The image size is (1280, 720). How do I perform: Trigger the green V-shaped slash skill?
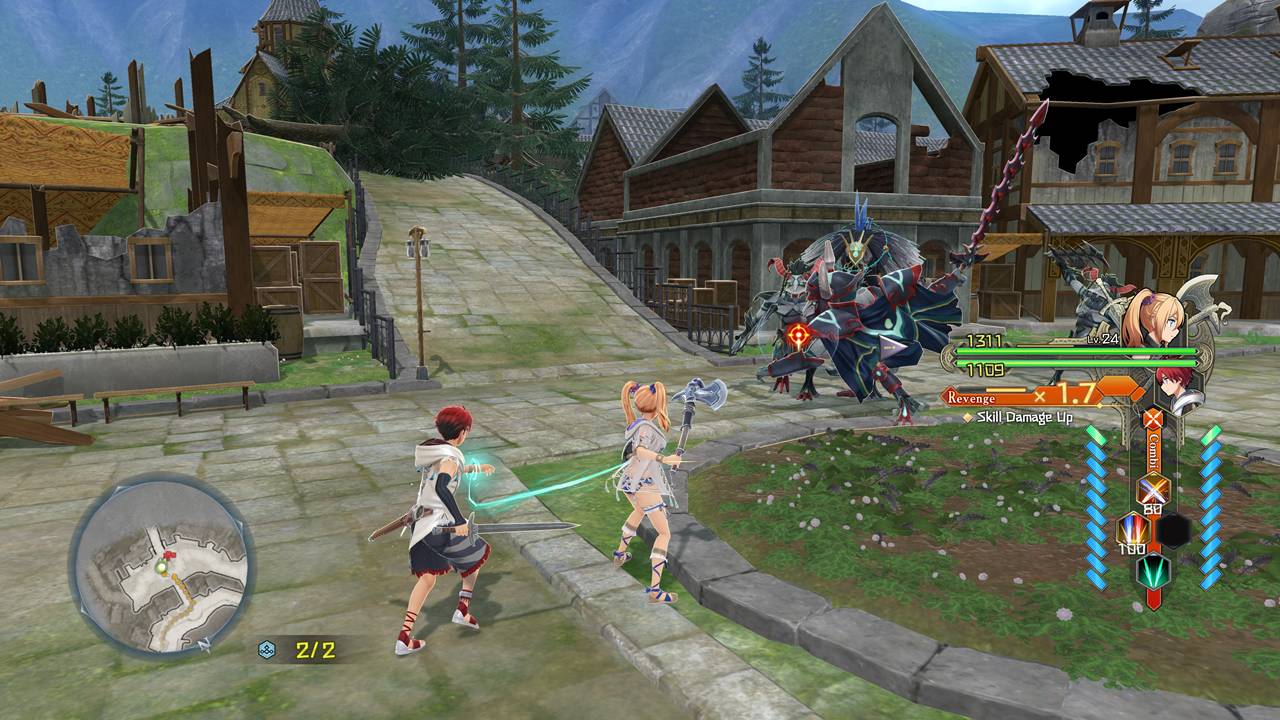point(1152,571)
